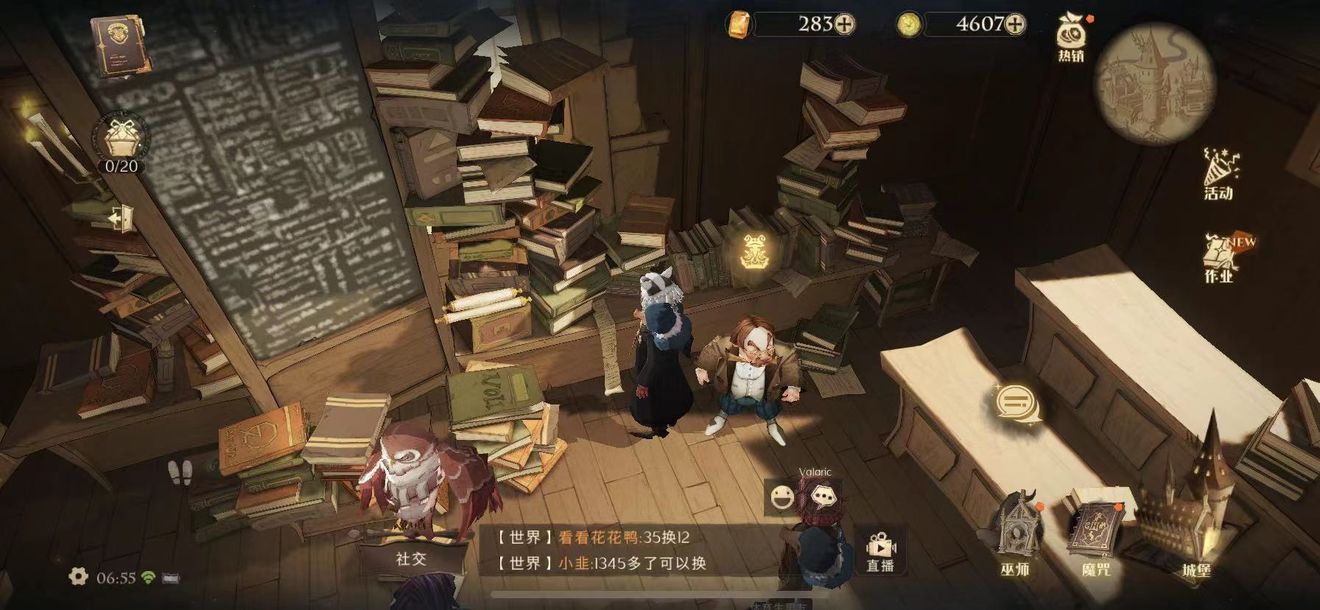Open the smiley emote button
The height and width of the screenshot is (610, 1320).
pyautogui.click(x=781, y=497)
